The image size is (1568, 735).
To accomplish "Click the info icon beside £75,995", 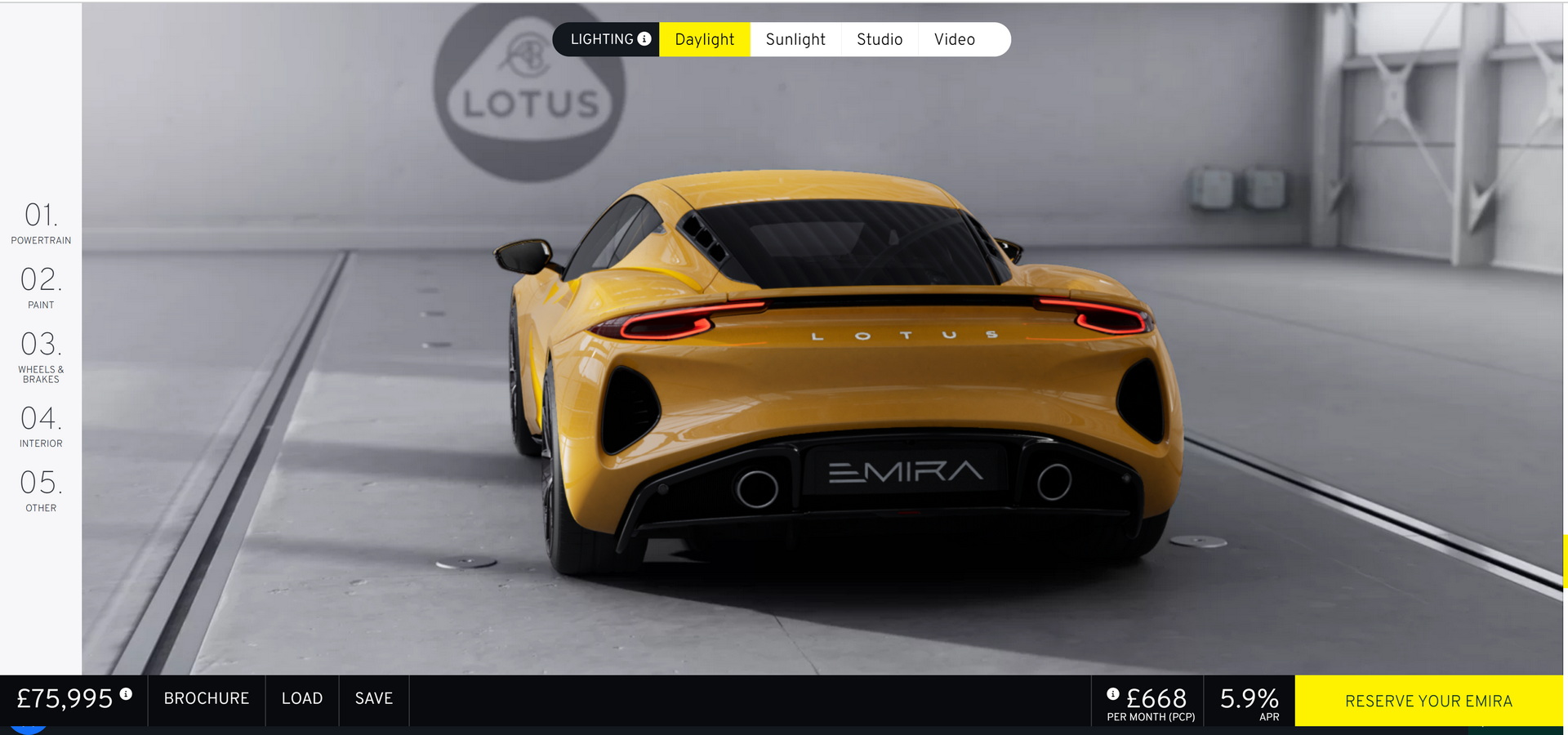I will click(x=125, y=693).
